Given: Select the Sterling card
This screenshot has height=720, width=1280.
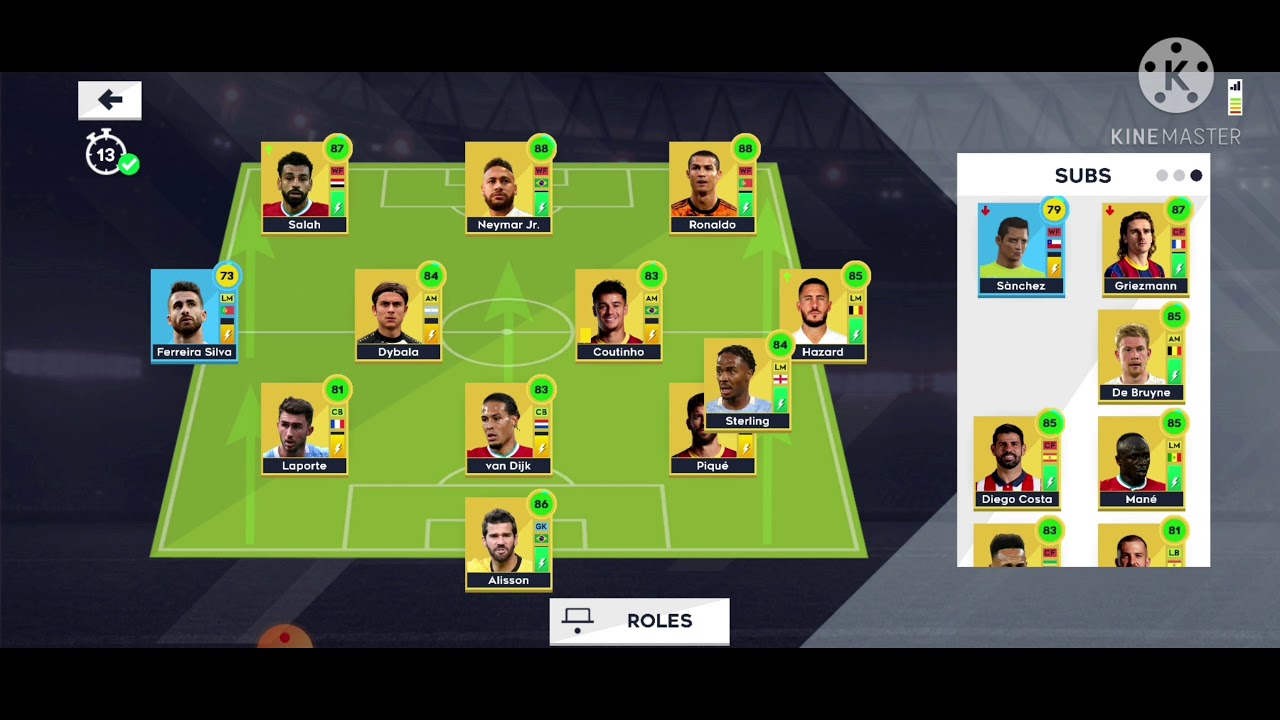Looking at the screenshot, I should click(x=747, y=385).
